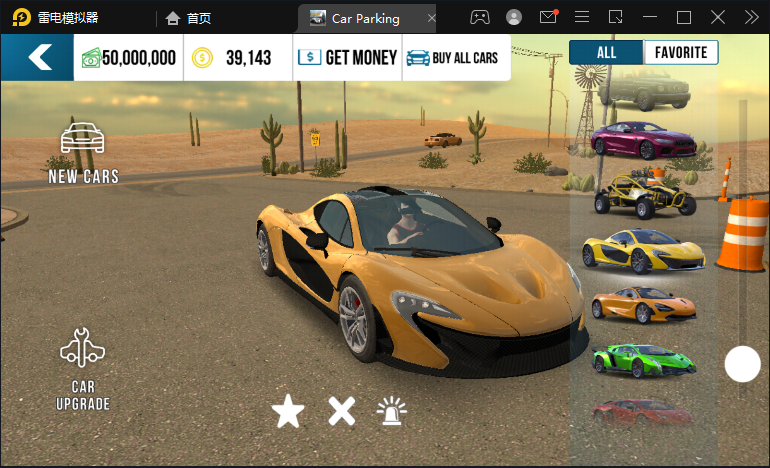Viewport: 770px width, 468px height.
Task: Open the Car Upgrade menu
Action: [x=83, y=370]
